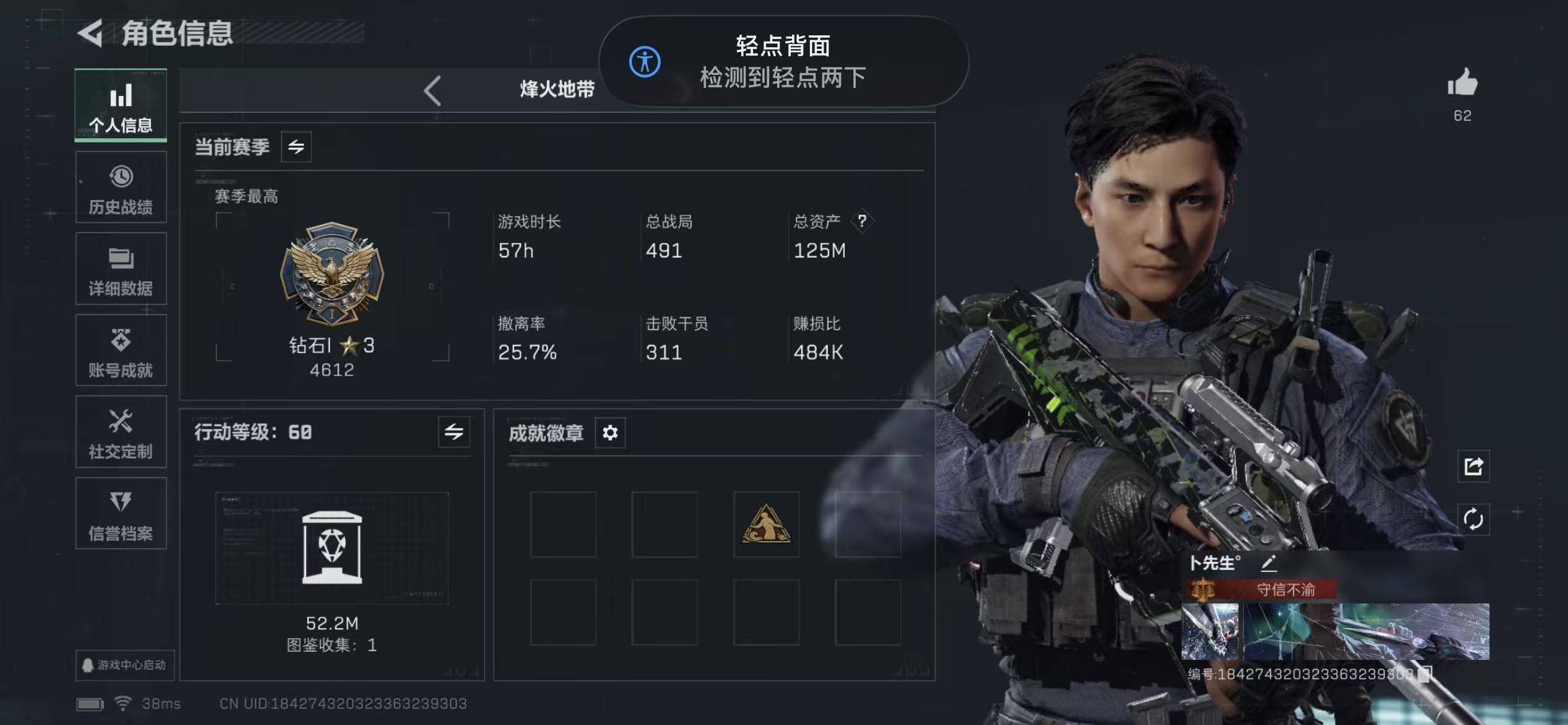Share the character profile
1568x725 pixels.
coord(1473,466)
